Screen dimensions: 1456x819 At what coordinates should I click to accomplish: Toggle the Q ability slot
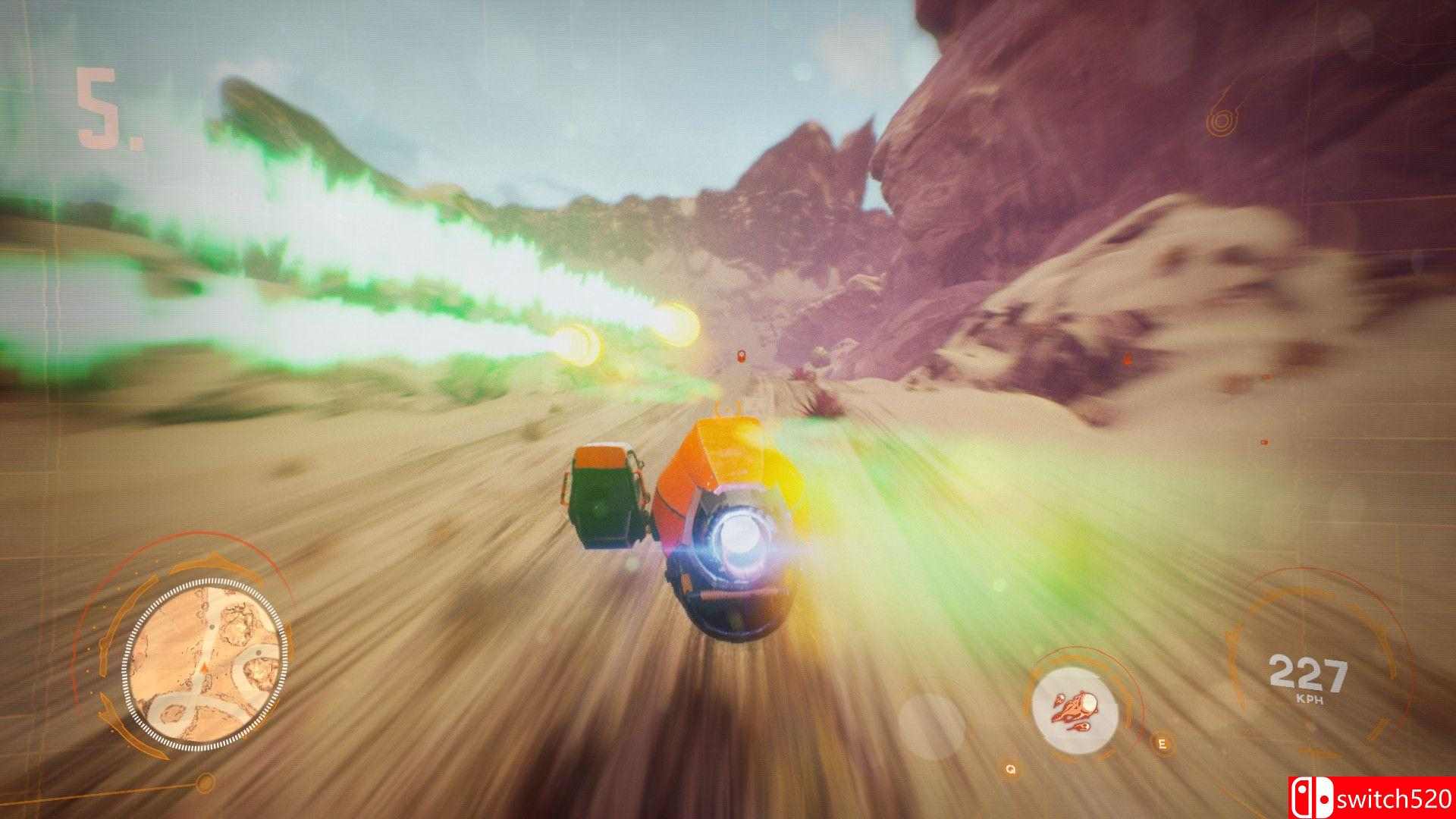1010,769
